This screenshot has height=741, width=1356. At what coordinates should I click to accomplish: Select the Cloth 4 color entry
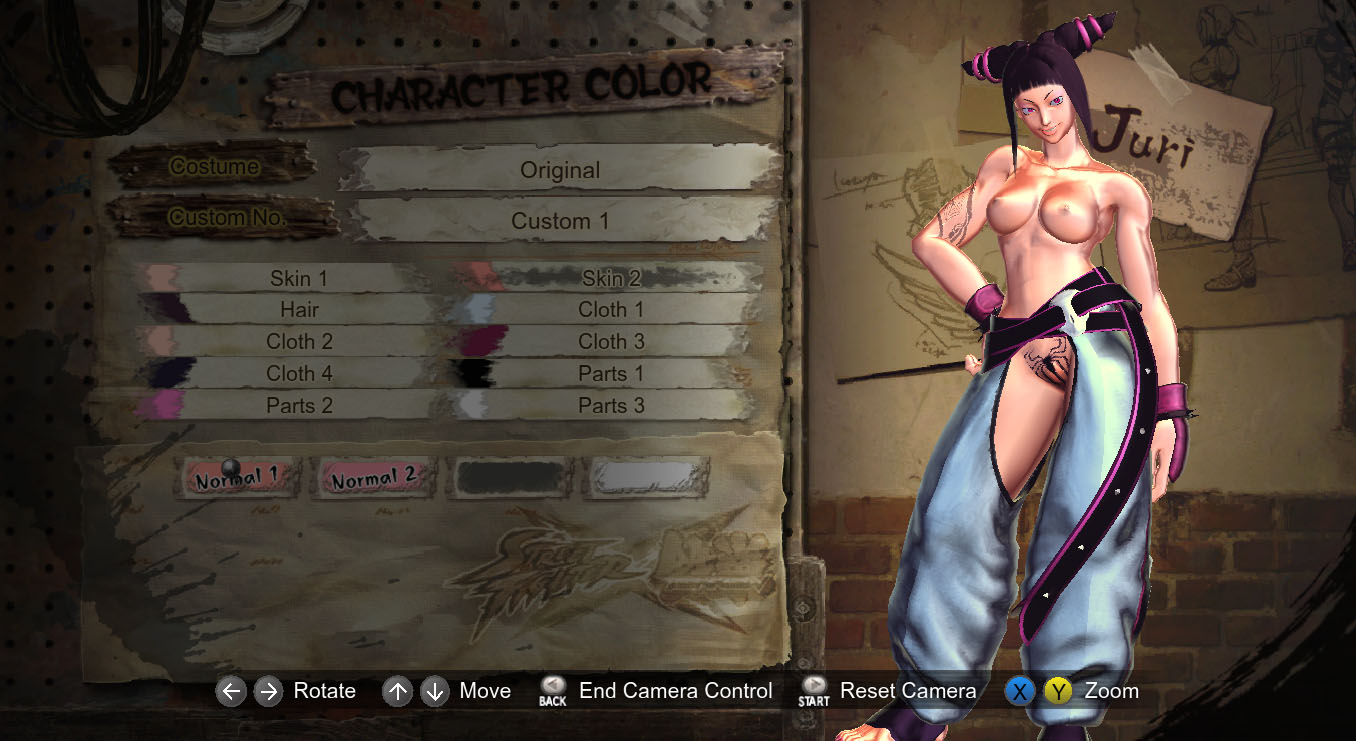point(298,374)
